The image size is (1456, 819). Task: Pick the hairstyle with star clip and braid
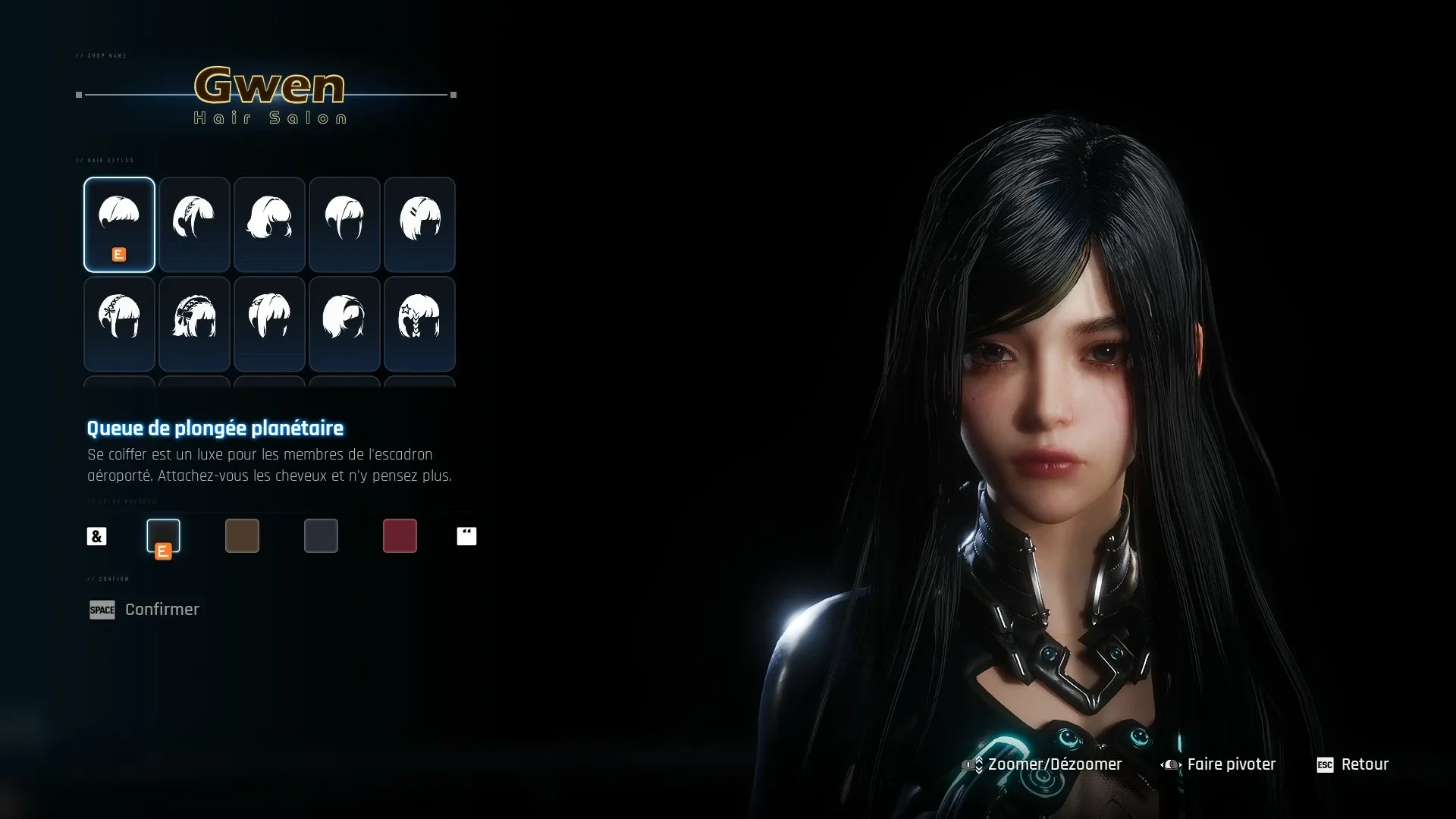419,324
